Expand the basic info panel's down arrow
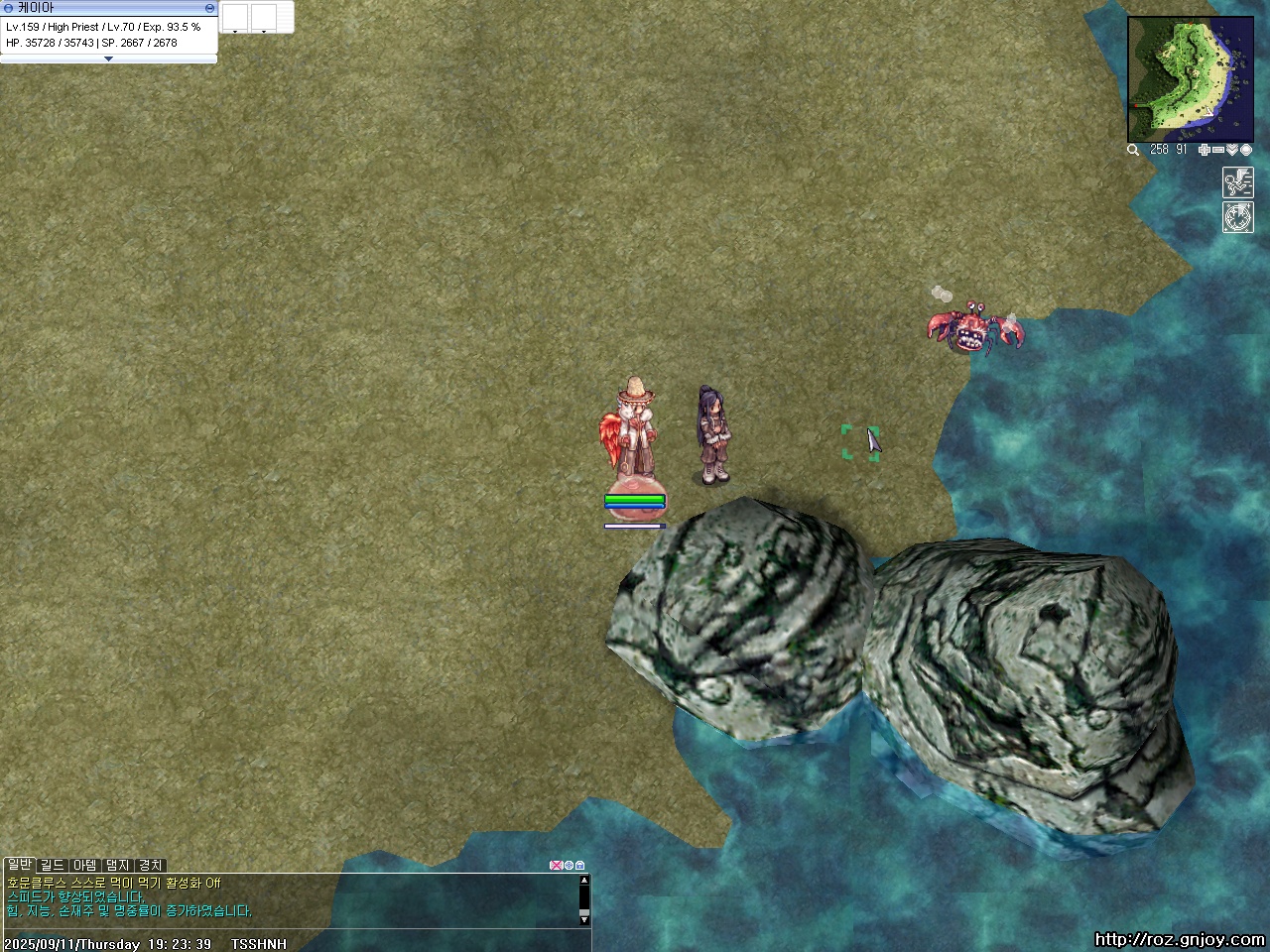Screen dimensions: 1270x952 click(108, 59)
